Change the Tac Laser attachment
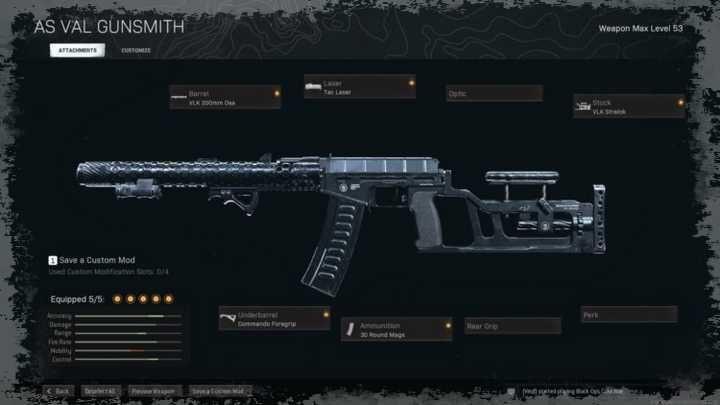720x405 pixels. [359, 87]
